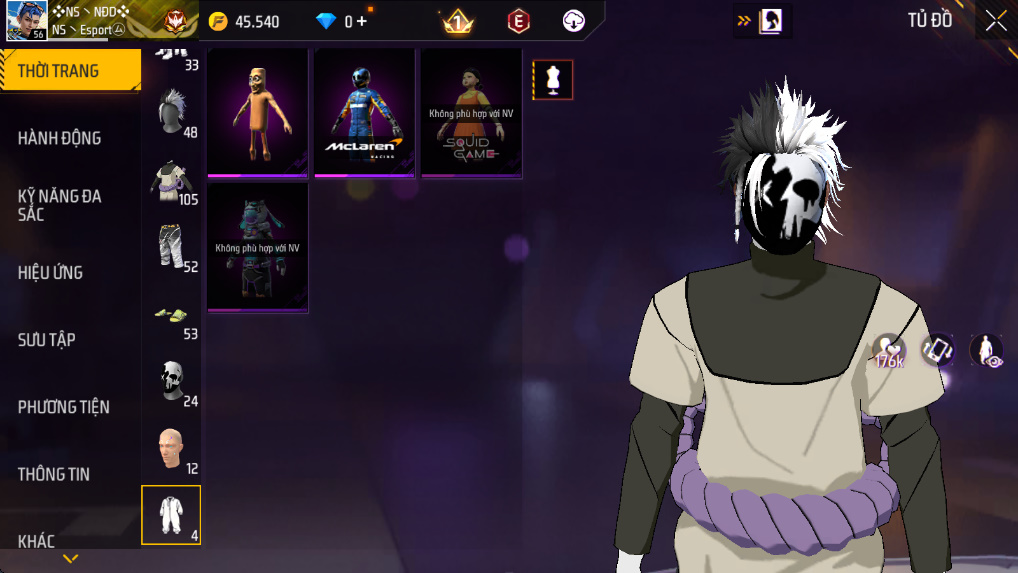Go to the Sưu Tập section
The image size is (1018, 573).
coord(47,339)
